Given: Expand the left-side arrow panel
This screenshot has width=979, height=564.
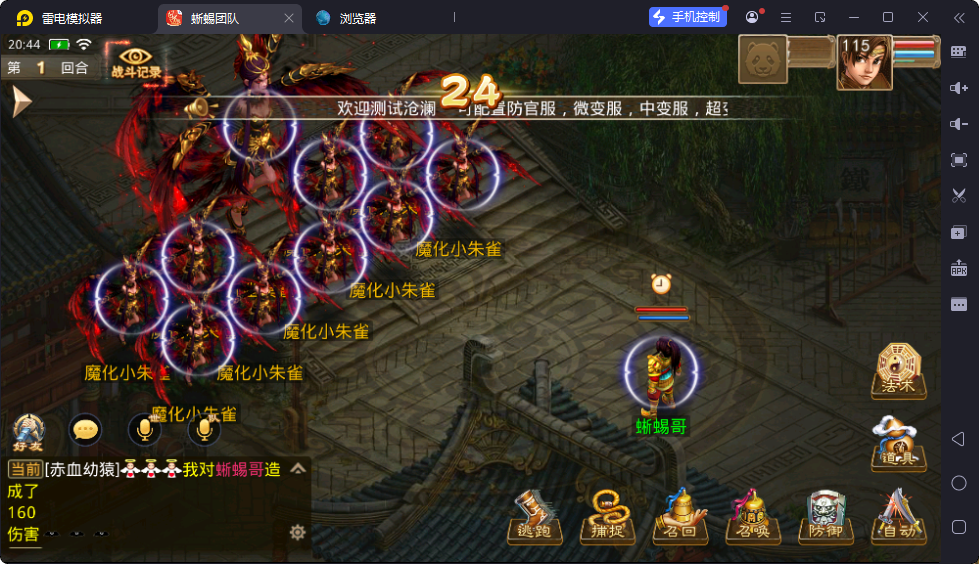Looking at the screenshot, I should pos(21,101).
